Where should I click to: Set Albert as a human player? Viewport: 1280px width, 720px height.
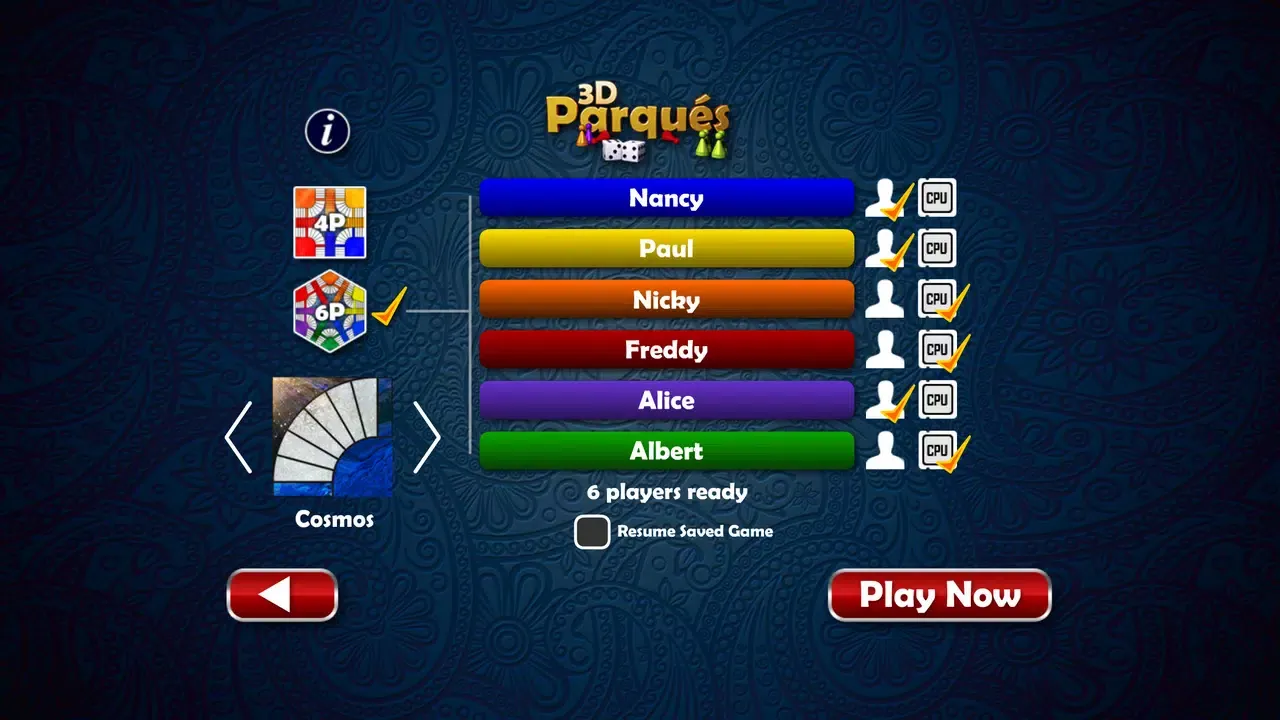[884, 450]
